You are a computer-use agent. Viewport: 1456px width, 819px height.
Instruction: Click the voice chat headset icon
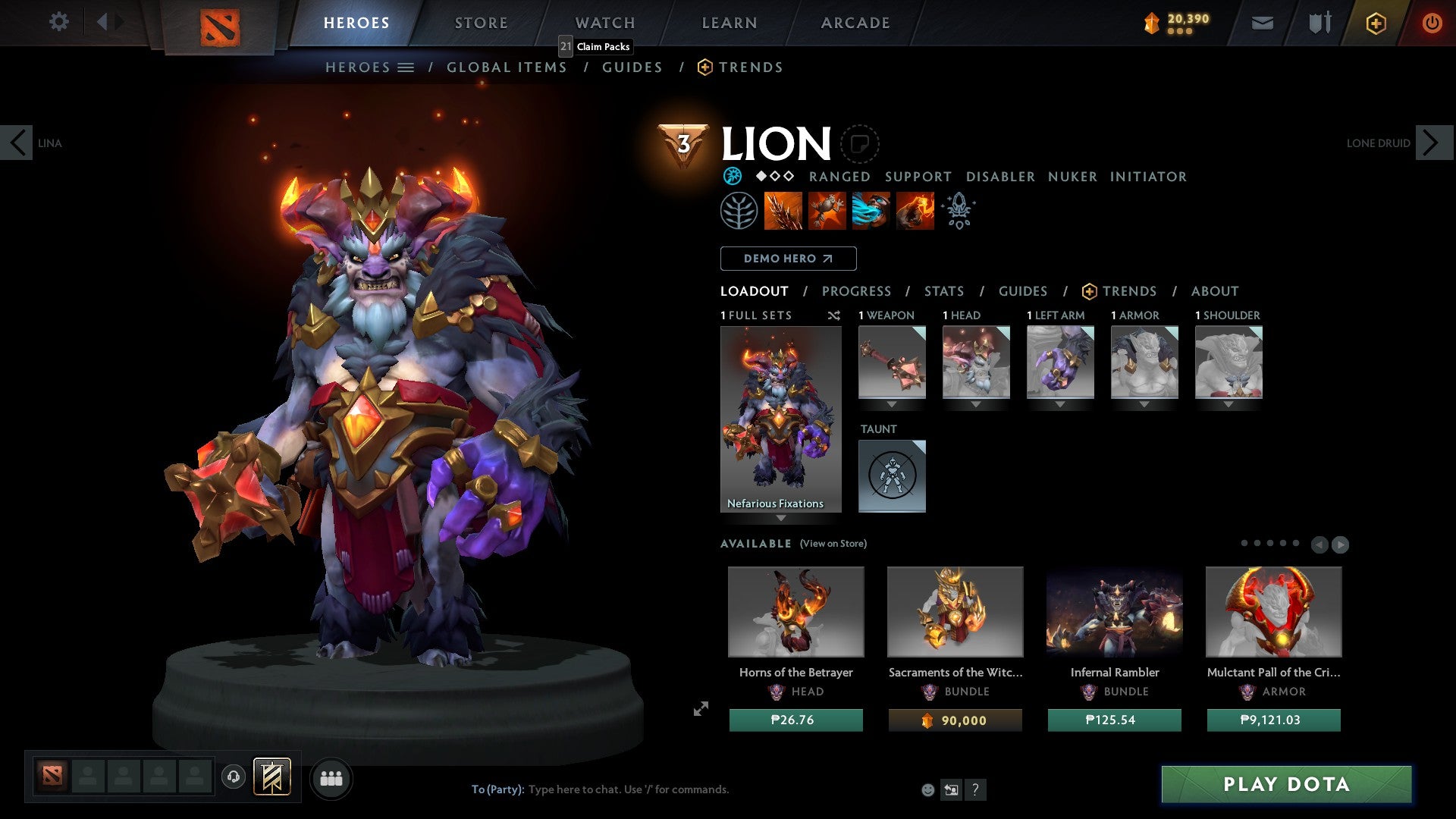234,777
